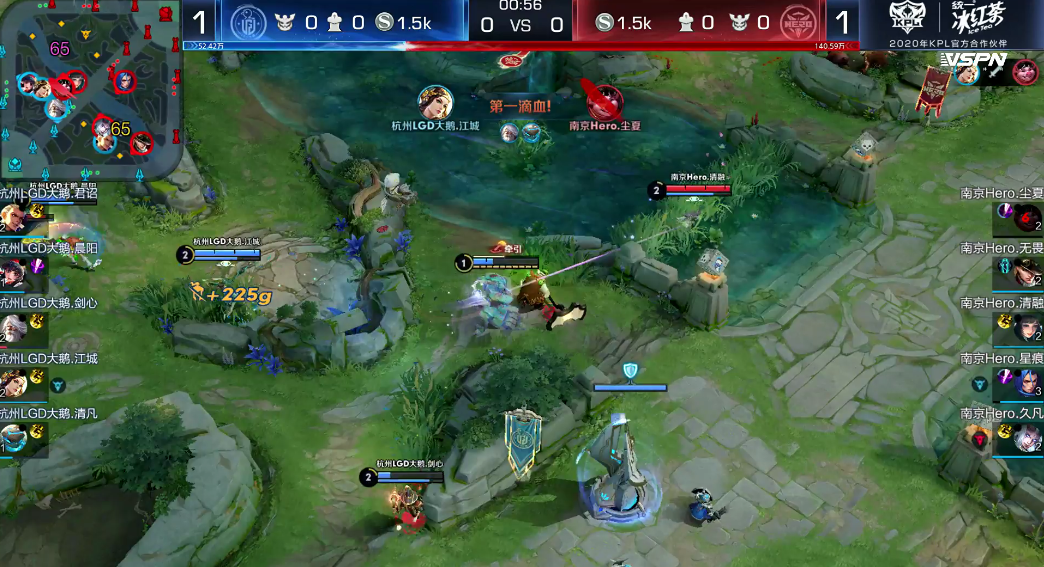The height and width of the screenshot is (567, 1044).
Task: Select Hero player 星痕's portrait
Action: point(1027,382)
